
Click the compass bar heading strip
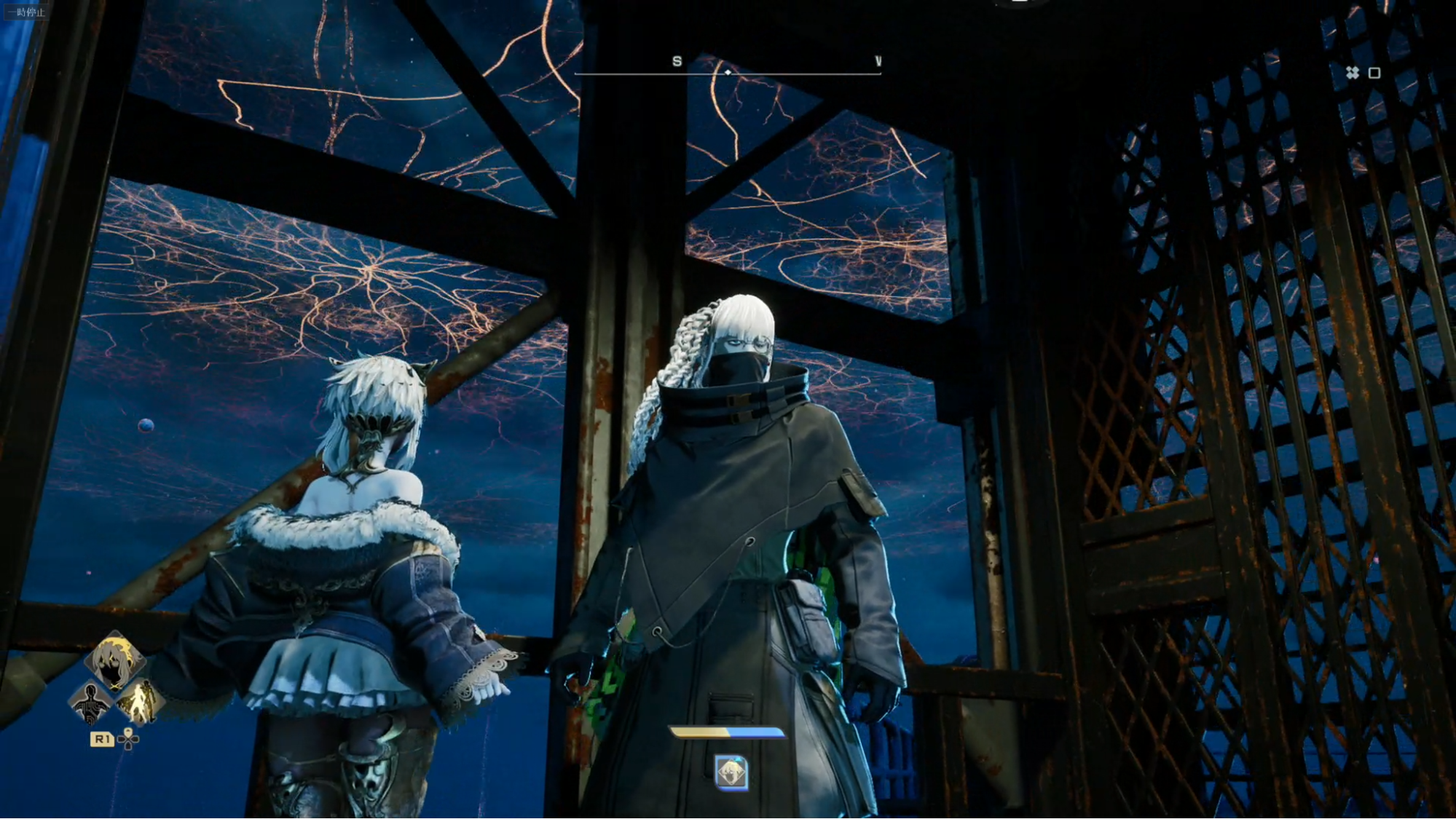pyautogui.click(x=727, y=71)
